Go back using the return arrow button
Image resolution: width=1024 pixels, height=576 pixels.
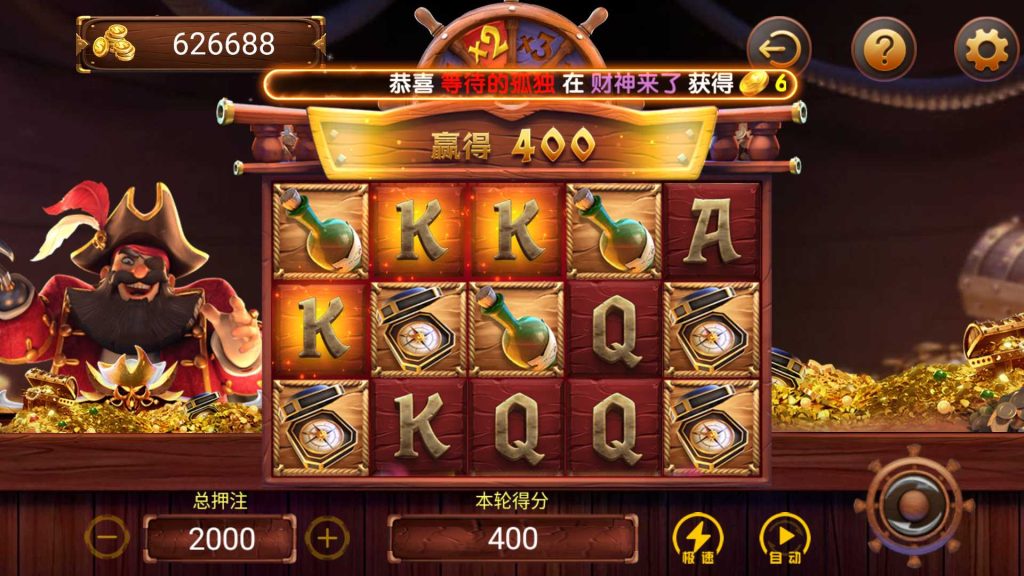779,46
